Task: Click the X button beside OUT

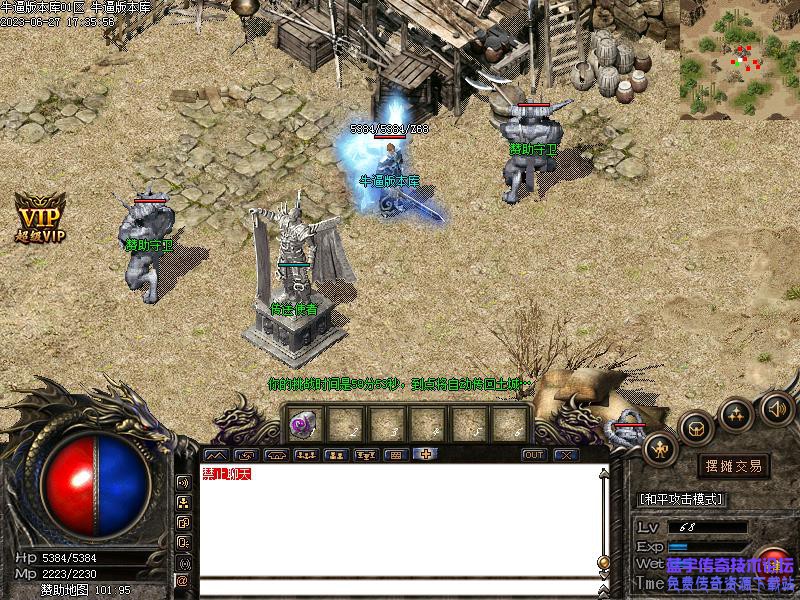Action: coord(566,455)
